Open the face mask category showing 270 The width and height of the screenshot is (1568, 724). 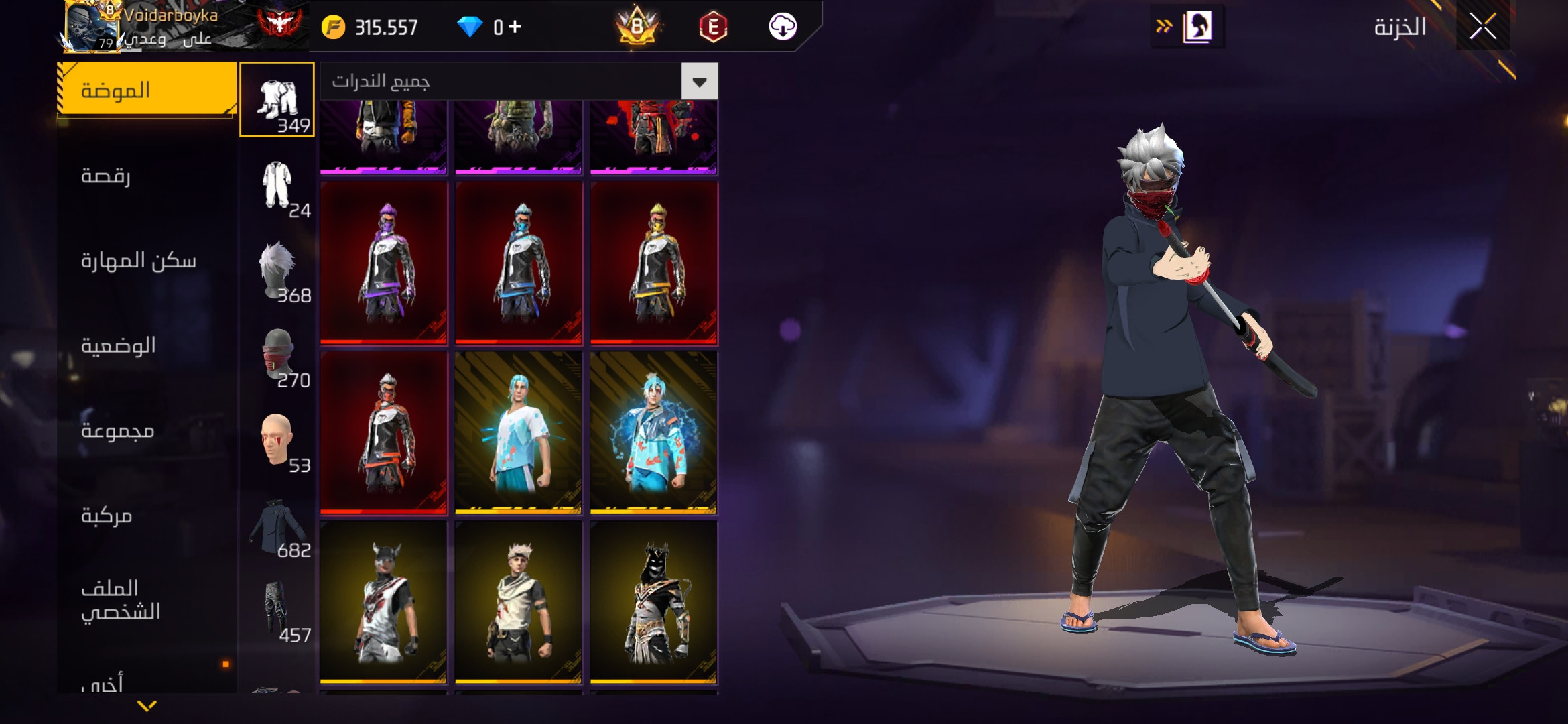[x=277, y=355]
